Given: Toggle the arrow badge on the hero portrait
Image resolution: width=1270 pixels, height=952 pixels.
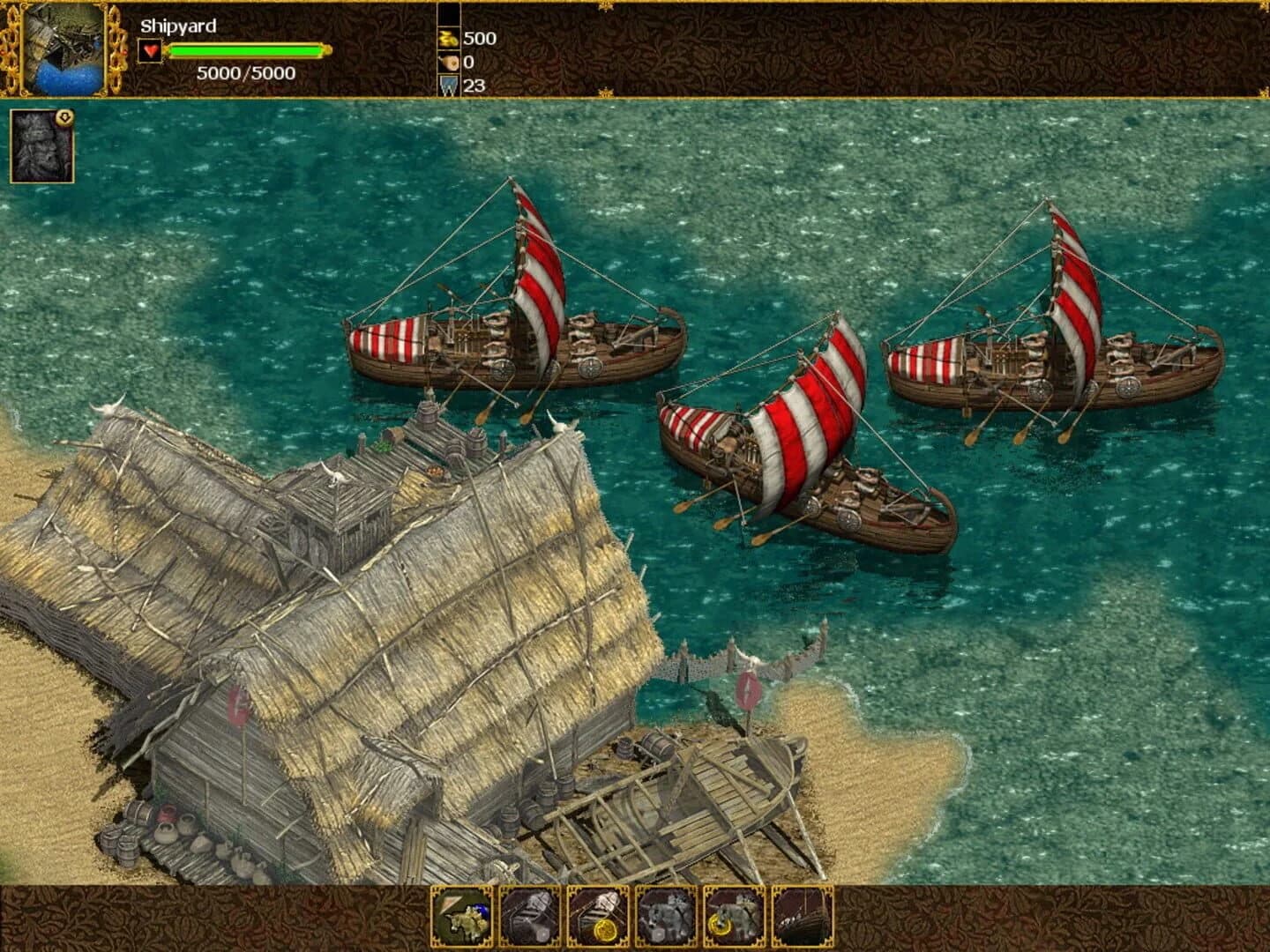Looking at the screenshot, I should tap(64, 115).
